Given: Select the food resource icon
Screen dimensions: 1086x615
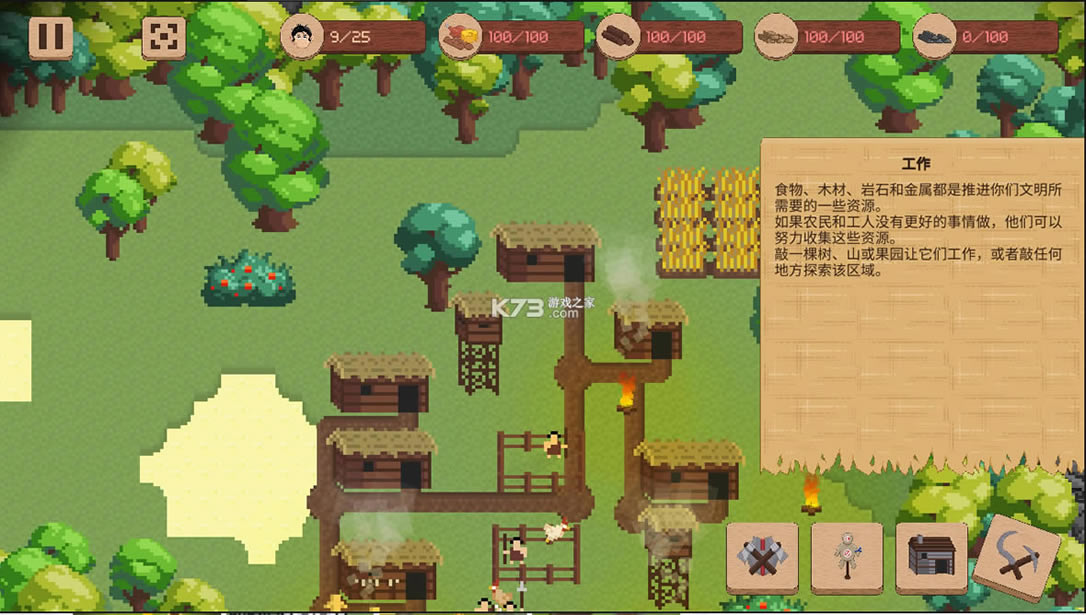Looking at the screenshot, I should 460,37.
